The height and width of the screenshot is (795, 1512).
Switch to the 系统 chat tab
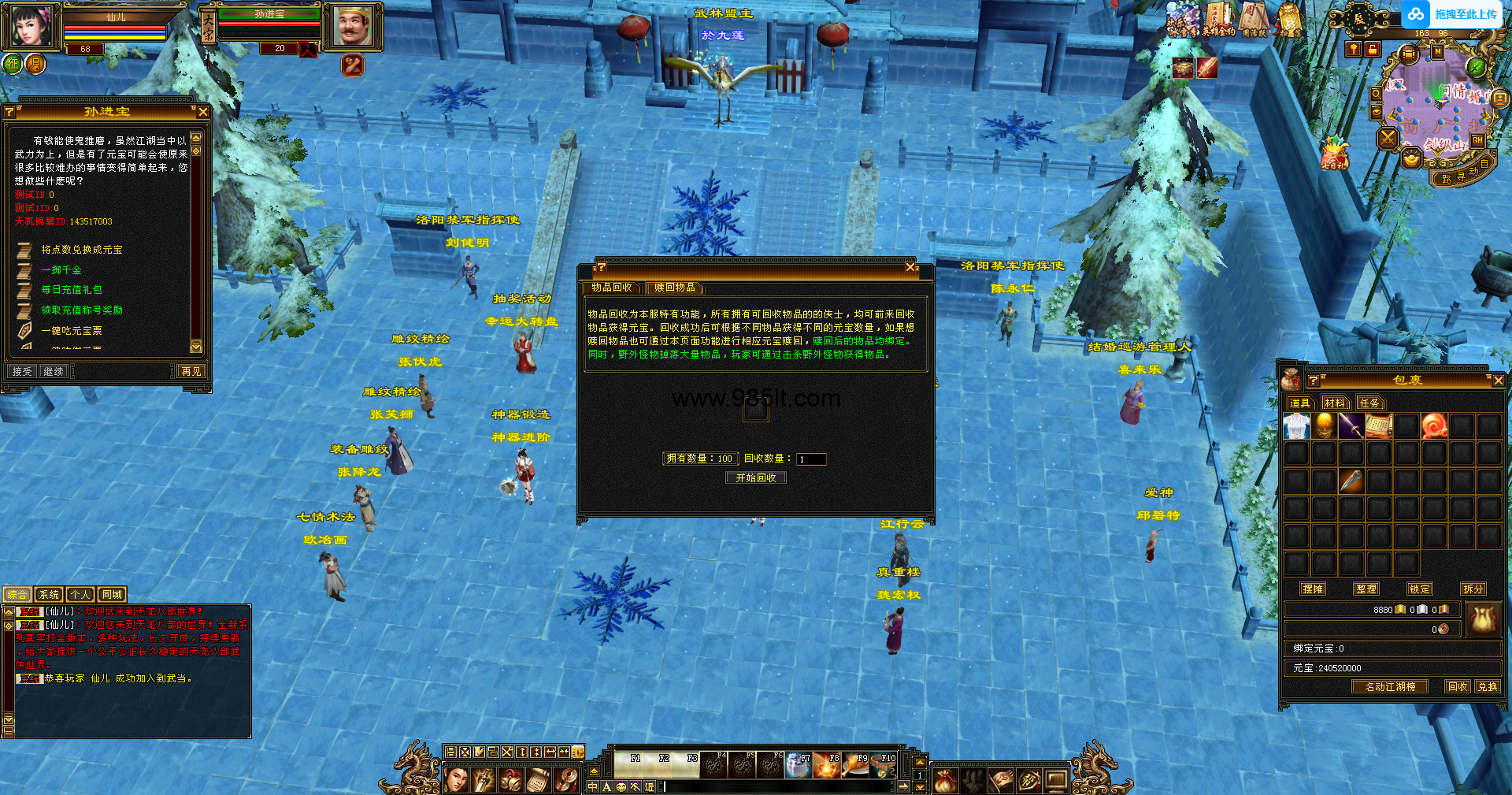click(49, 595)
